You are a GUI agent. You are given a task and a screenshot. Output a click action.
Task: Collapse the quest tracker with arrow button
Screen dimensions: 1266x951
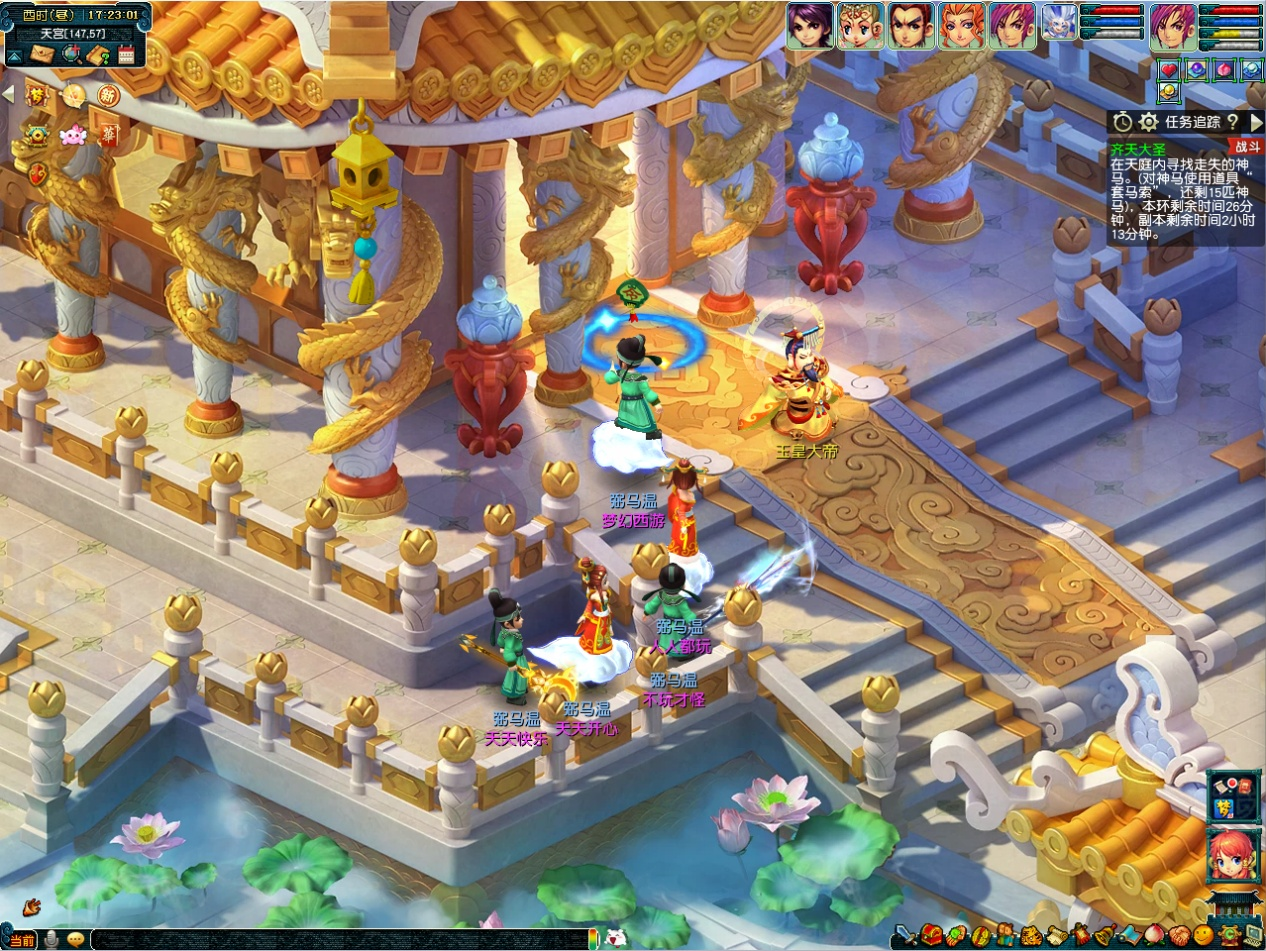(x=1256, y=122)
